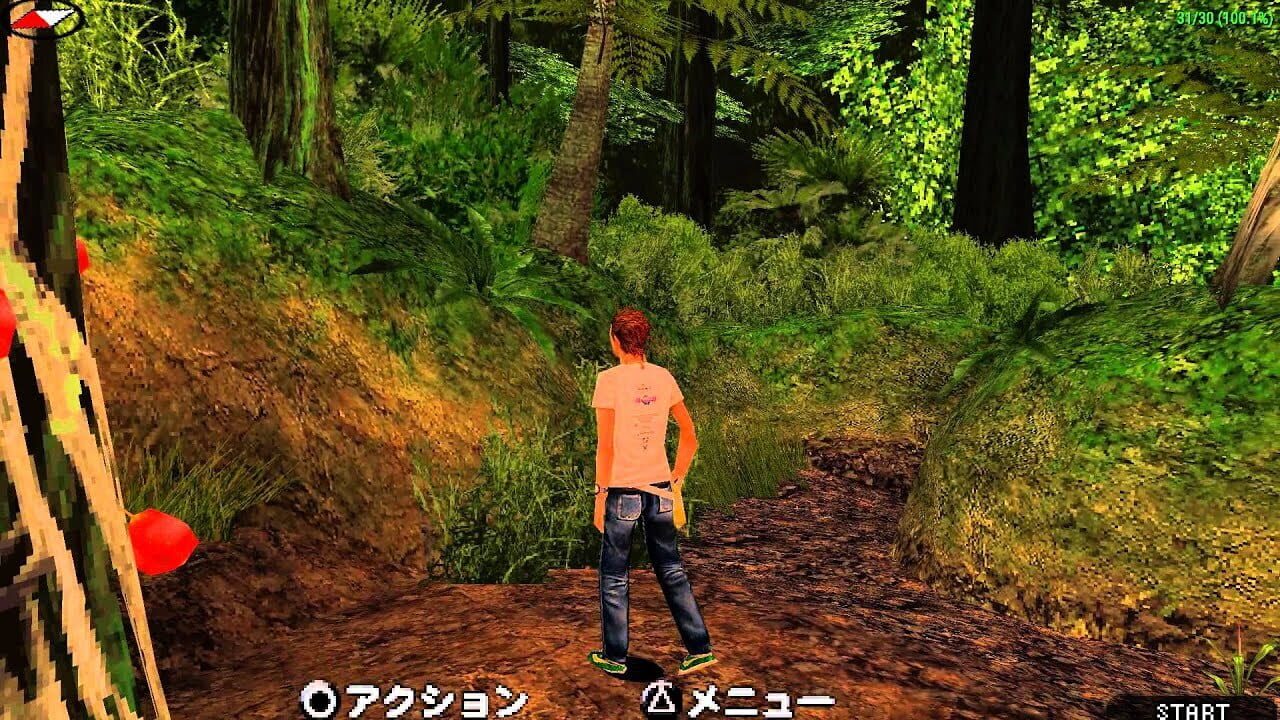Click the green progress percentage indicator
1280x720 pixels.
click(1246, 17)
